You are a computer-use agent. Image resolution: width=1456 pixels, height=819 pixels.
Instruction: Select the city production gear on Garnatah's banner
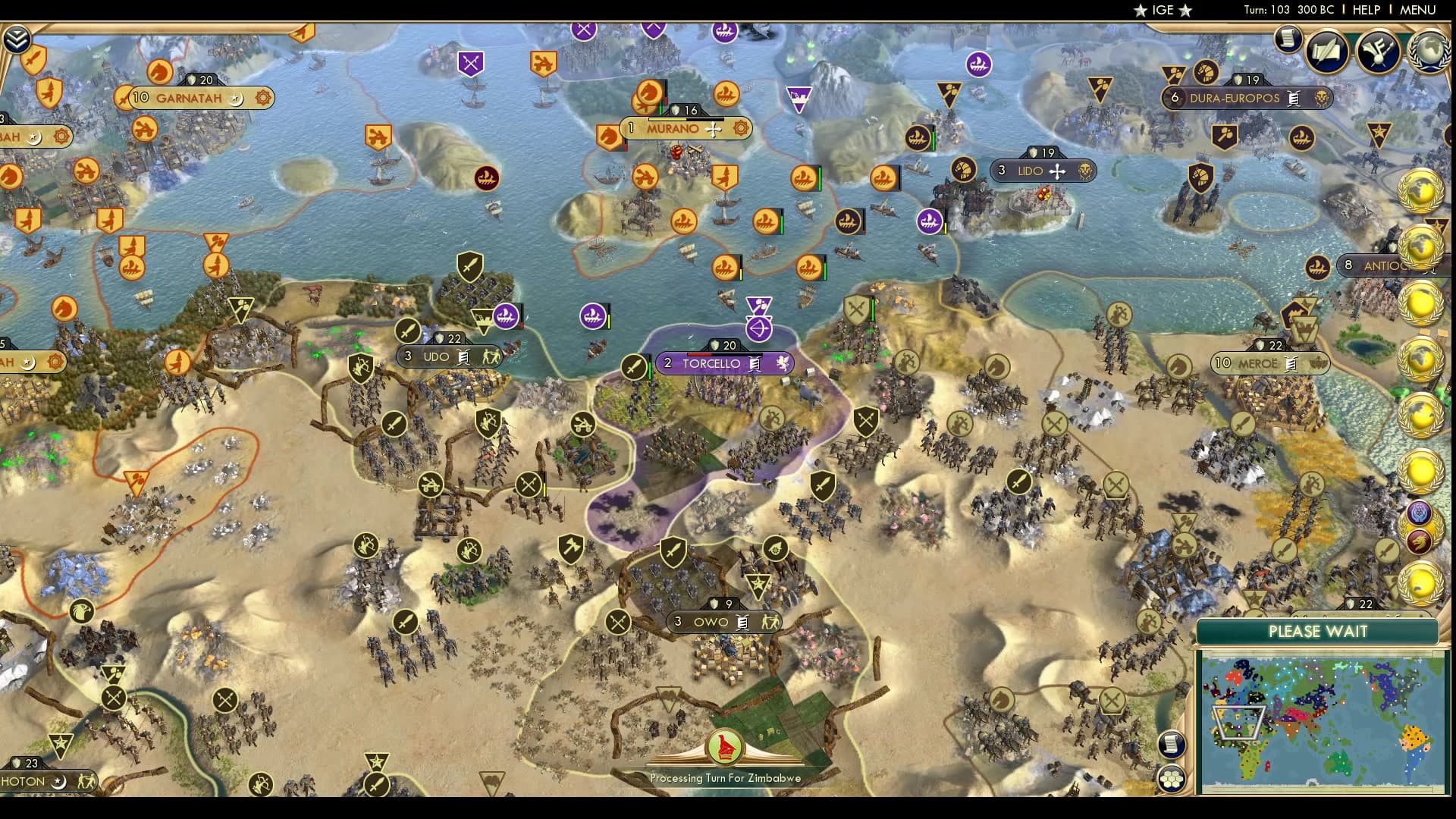[262, 99]
